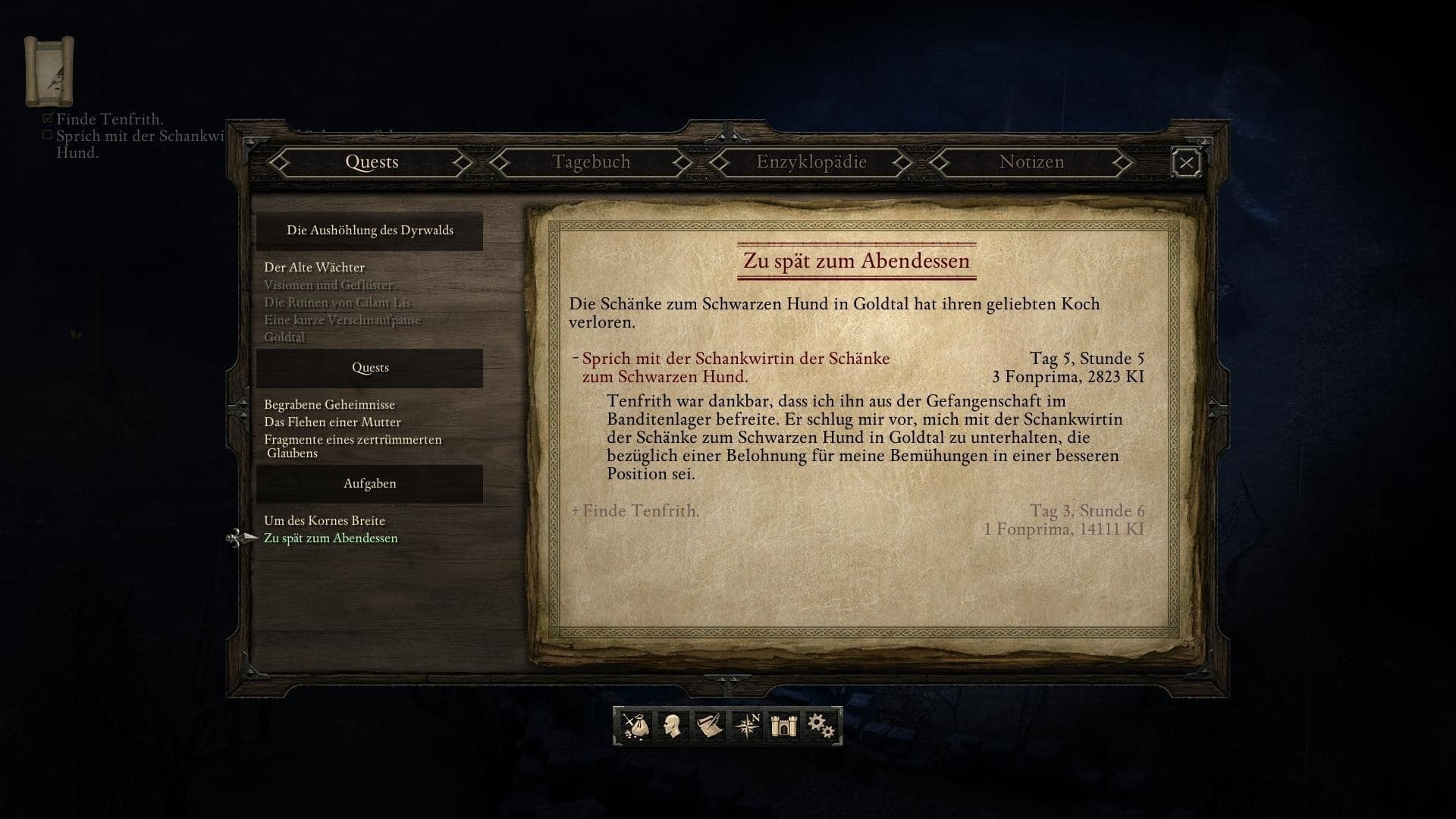
Task: Show Fragmente eines zertrümmerten Glaubens
Action: click(x=352, y=446)
